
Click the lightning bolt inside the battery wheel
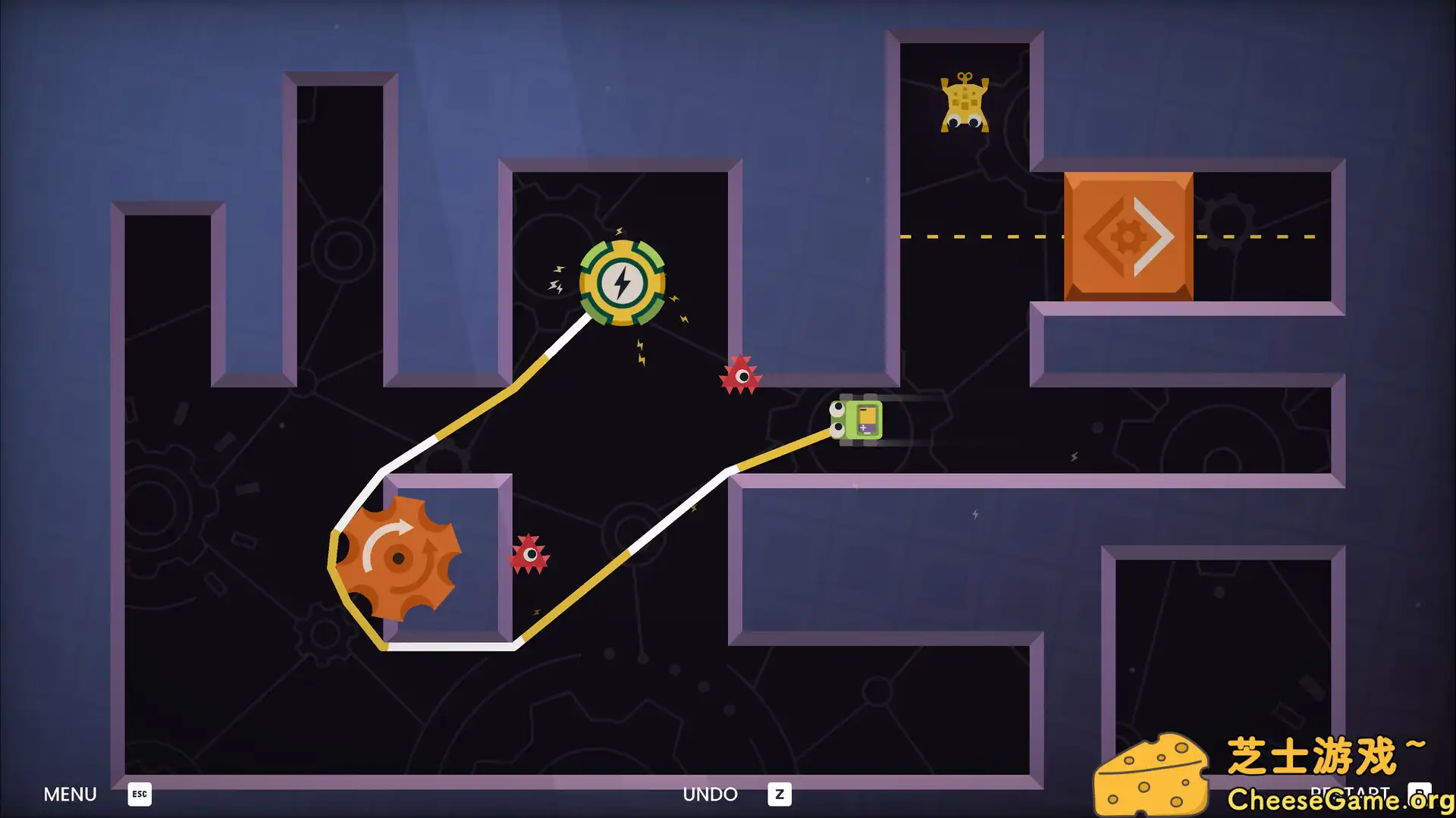coord(622,283)
